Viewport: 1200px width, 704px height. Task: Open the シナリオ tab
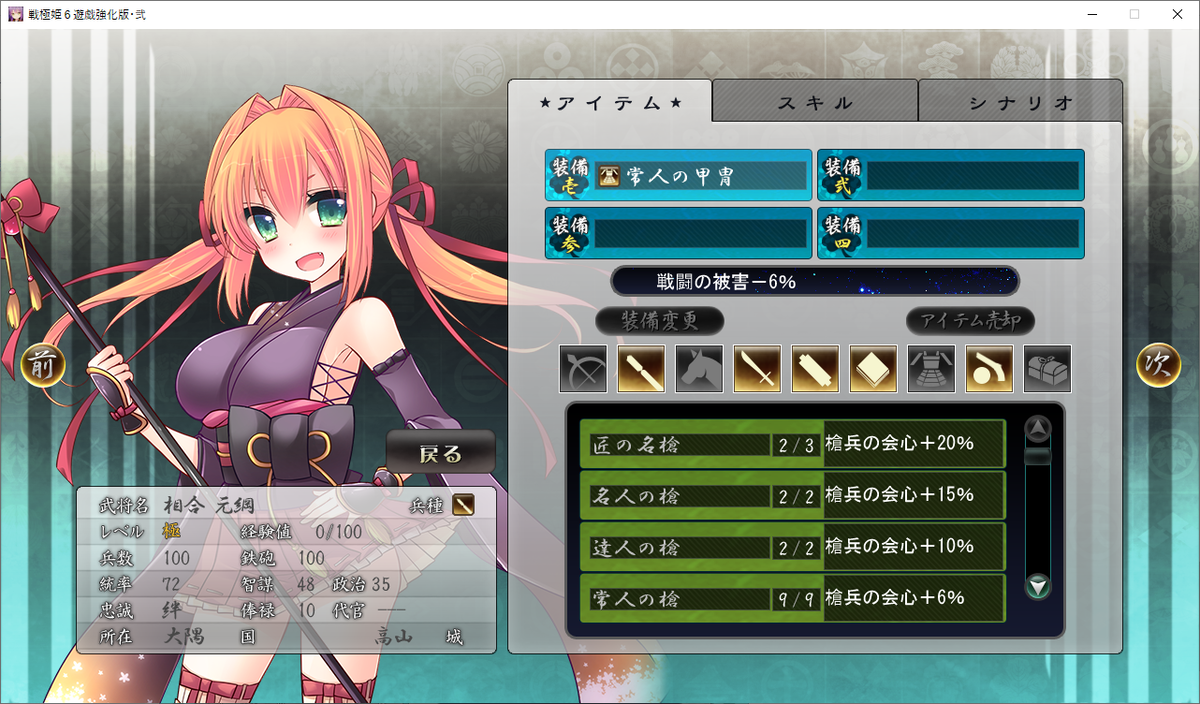click(1020, 102)
